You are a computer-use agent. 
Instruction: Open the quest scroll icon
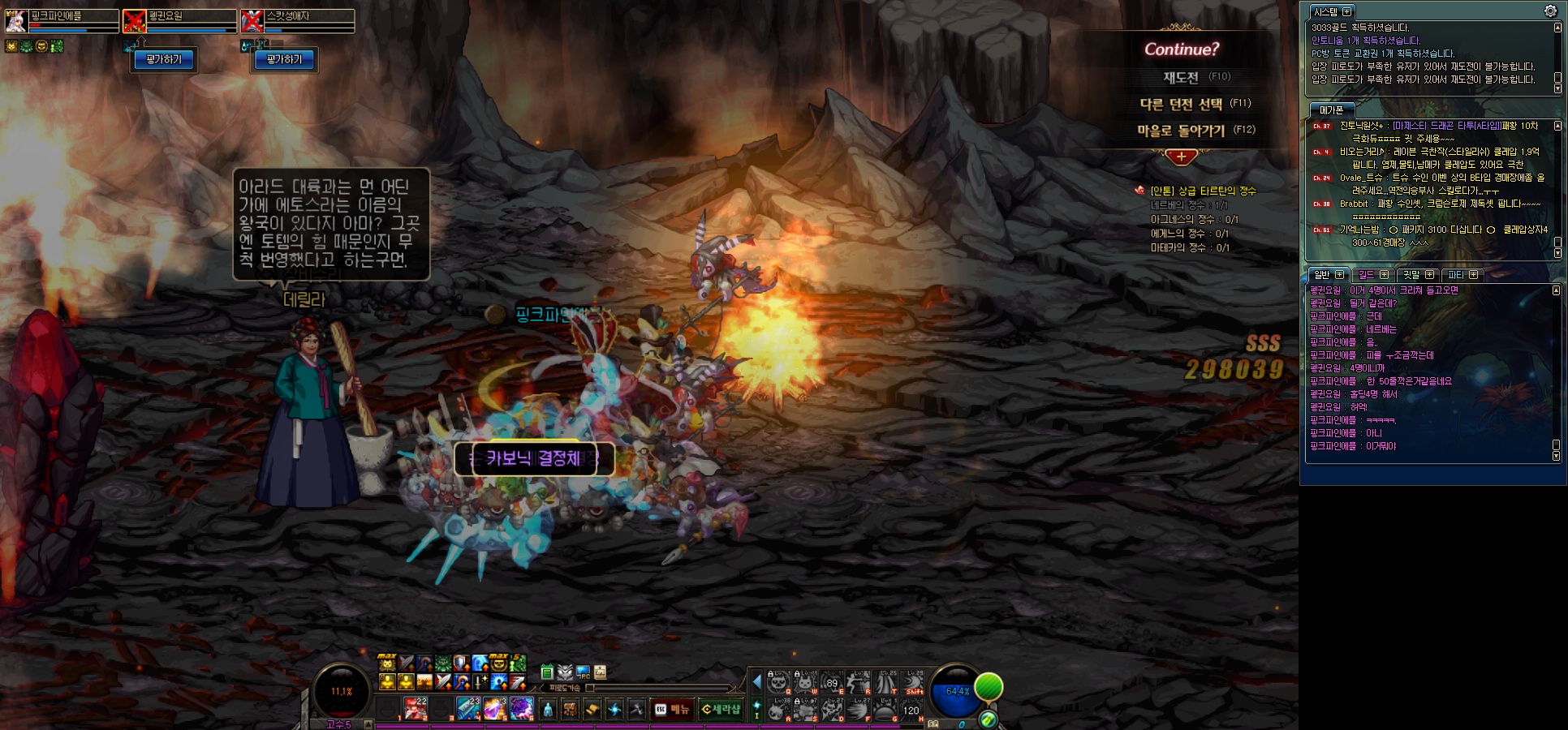(x=592, y=710)
